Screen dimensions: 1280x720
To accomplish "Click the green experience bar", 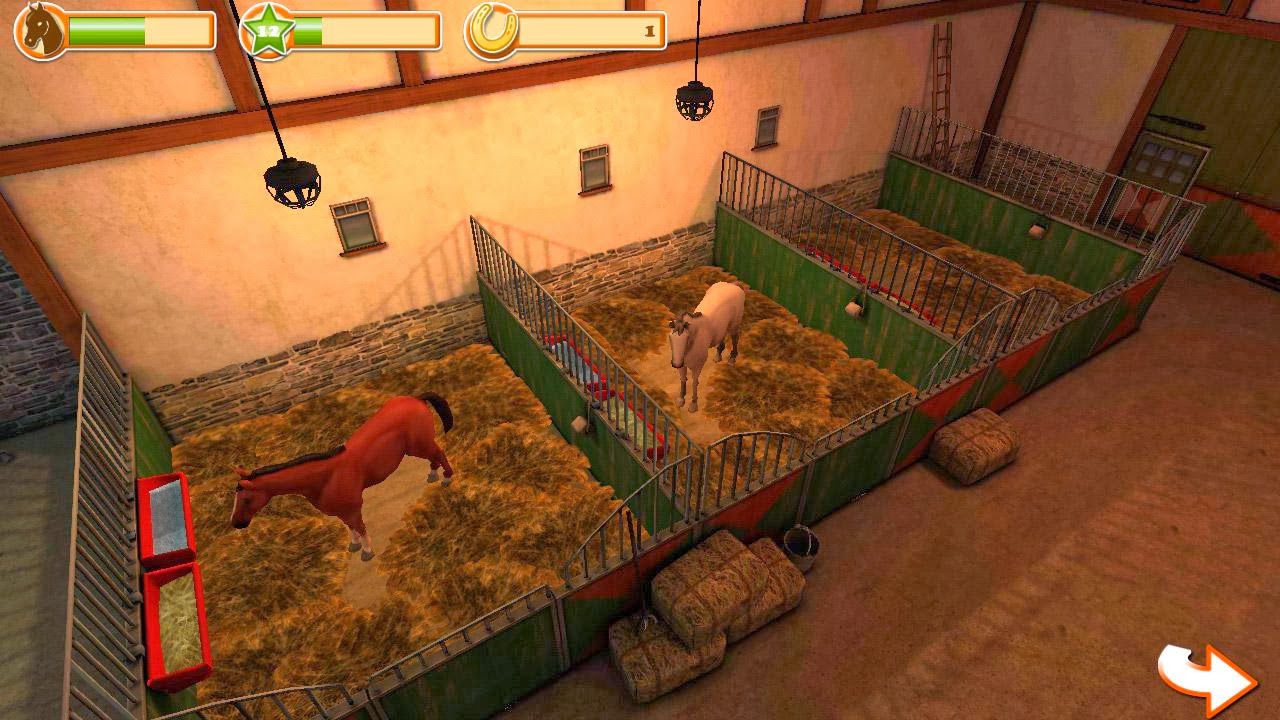I will click(370, 32).
